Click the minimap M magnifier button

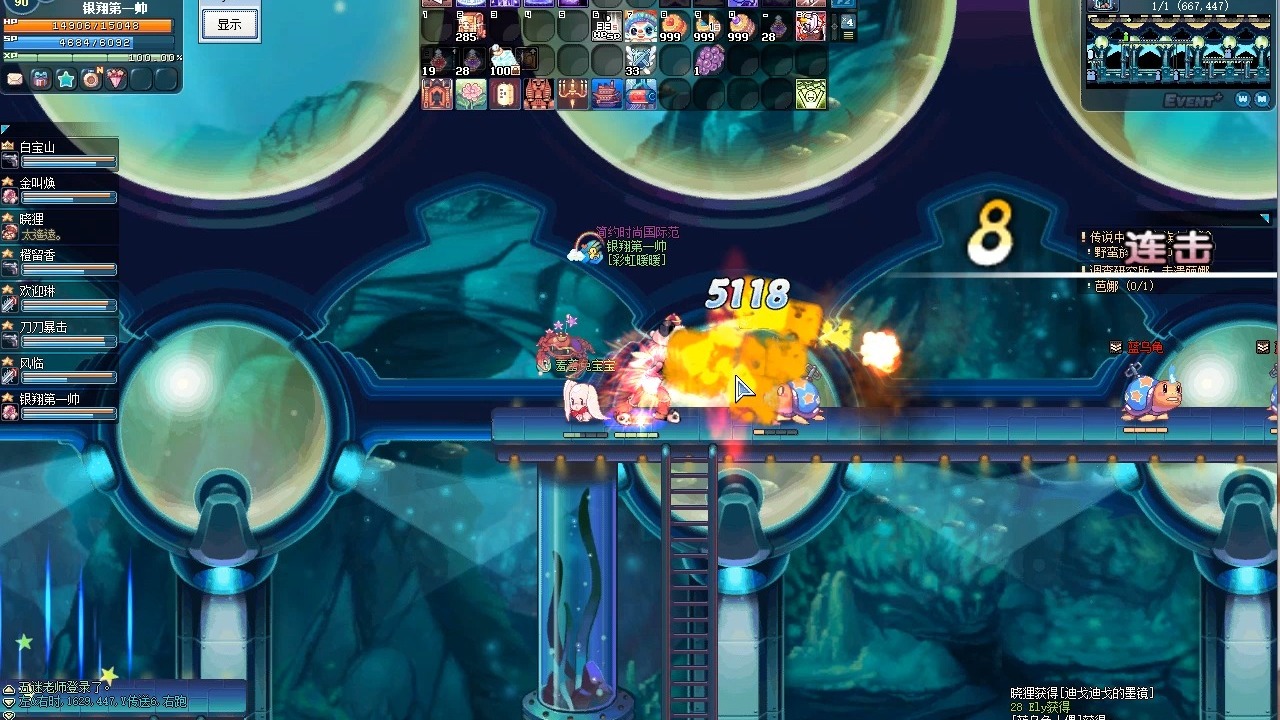(1263, 99)
